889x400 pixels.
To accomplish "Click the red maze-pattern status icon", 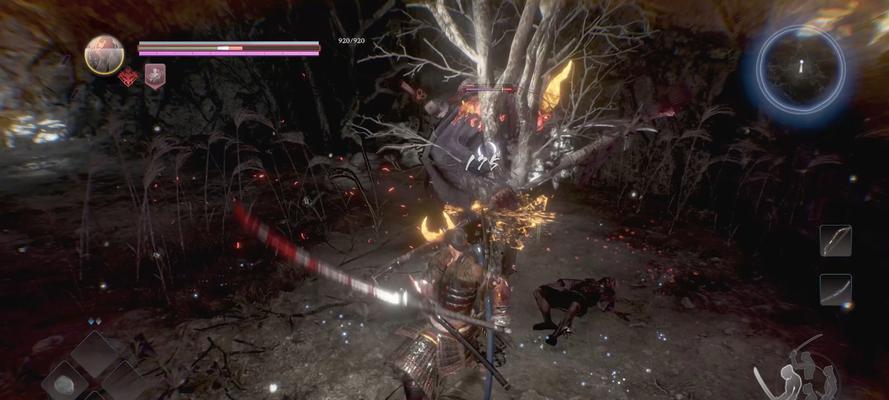I will click(x=128, y=77).
